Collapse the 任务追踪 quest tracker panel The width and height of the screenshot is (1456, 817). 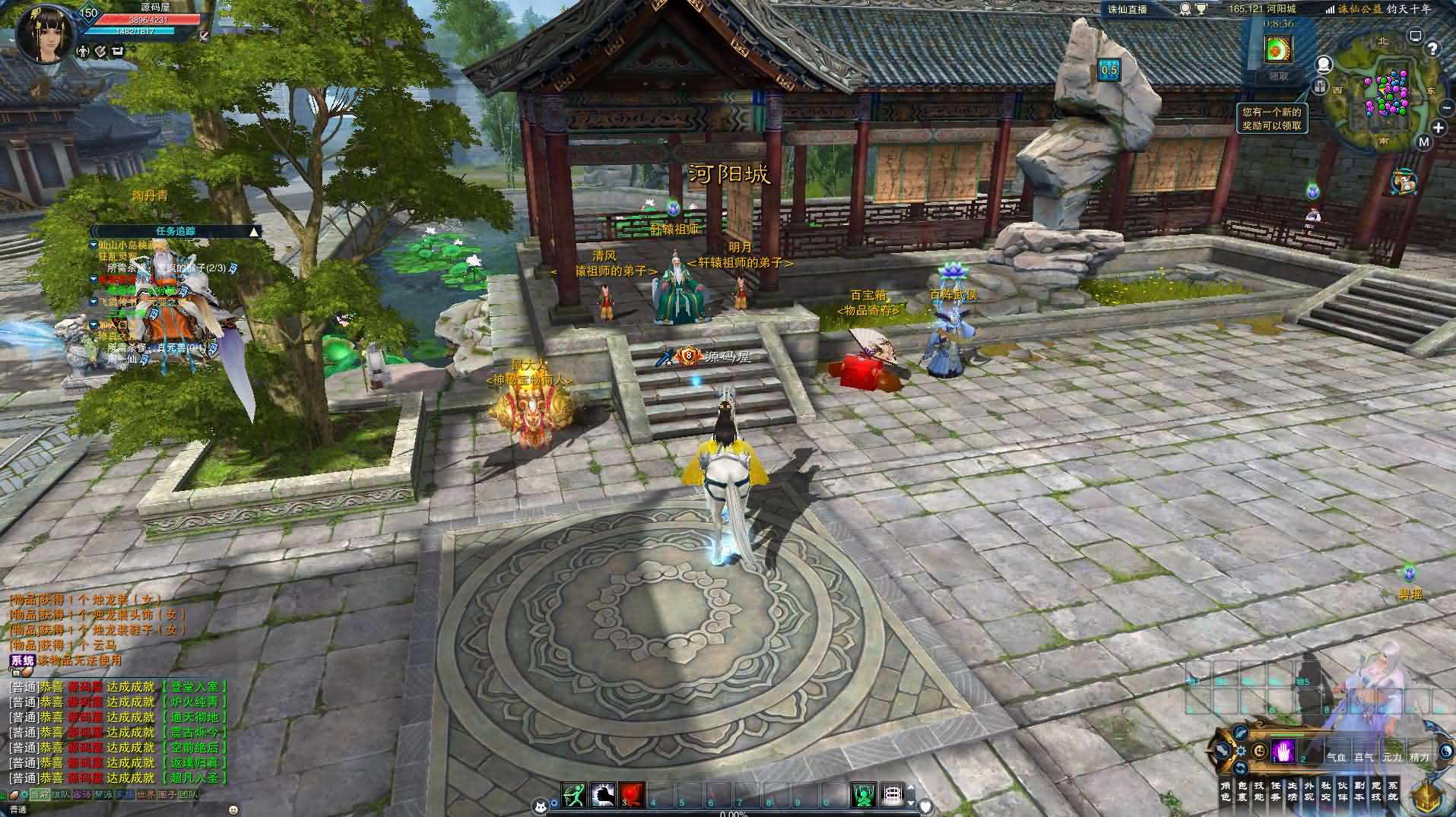254,231
